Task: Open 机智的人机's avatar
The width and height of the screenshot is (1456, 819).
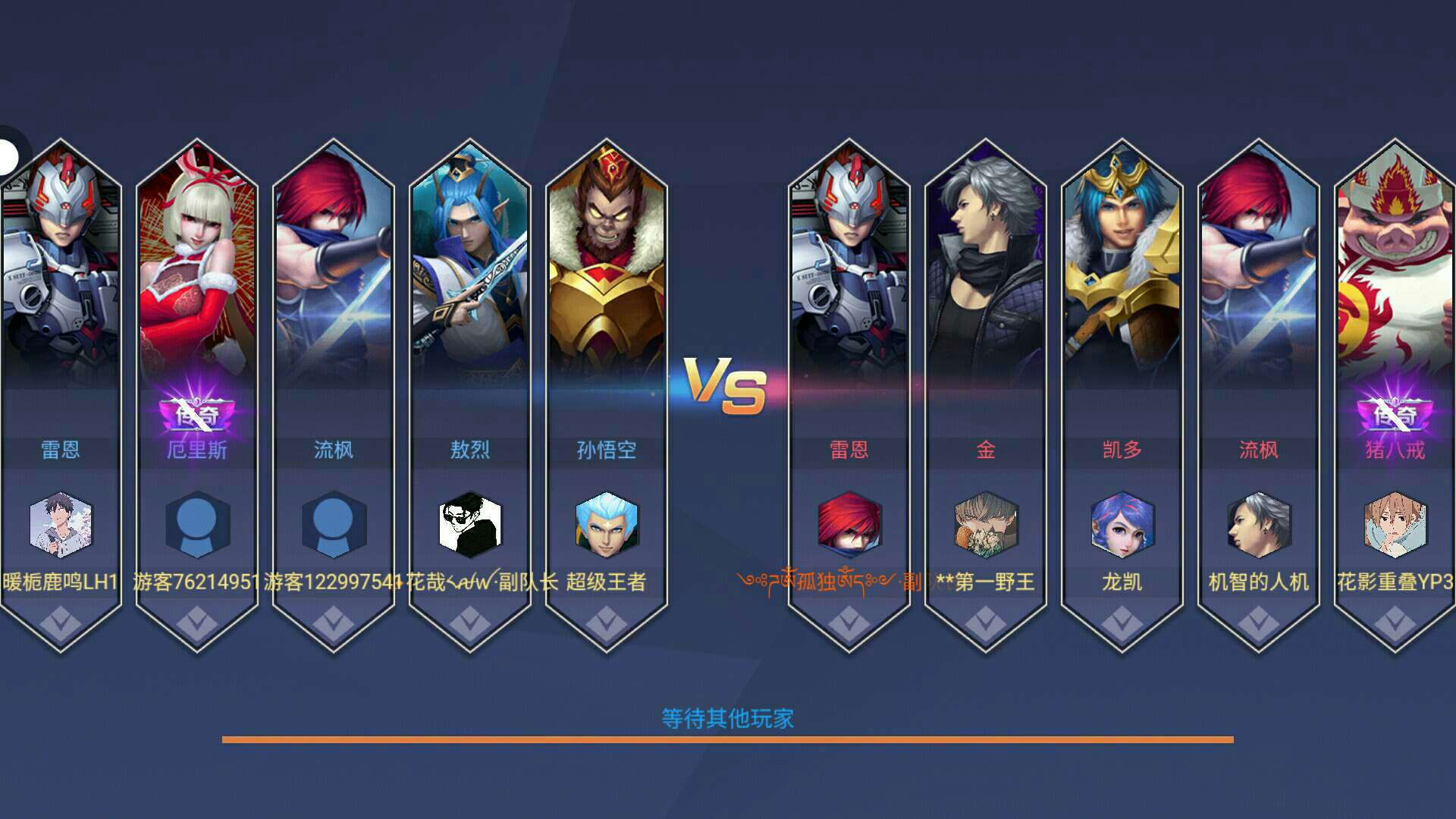Action: tap(1259, 525)
